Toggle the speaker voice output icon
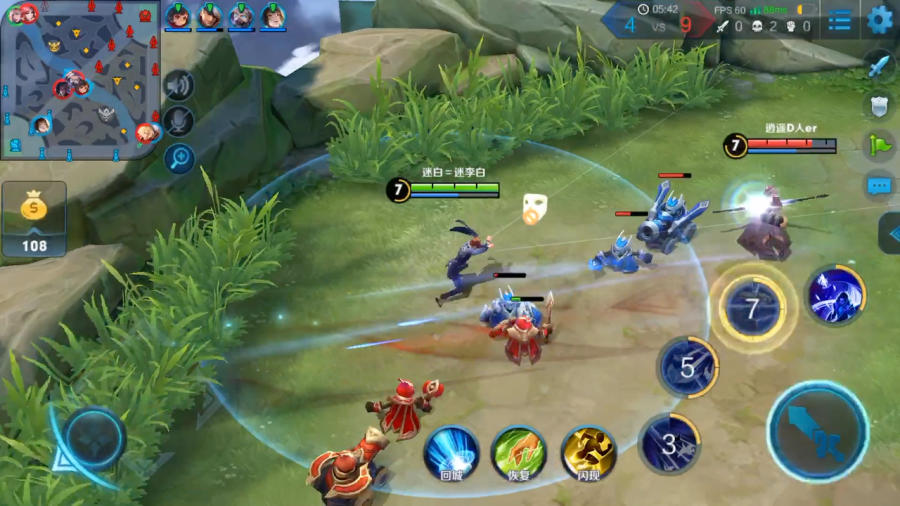Viewport: 900px width, 506px height. [179, 87]
